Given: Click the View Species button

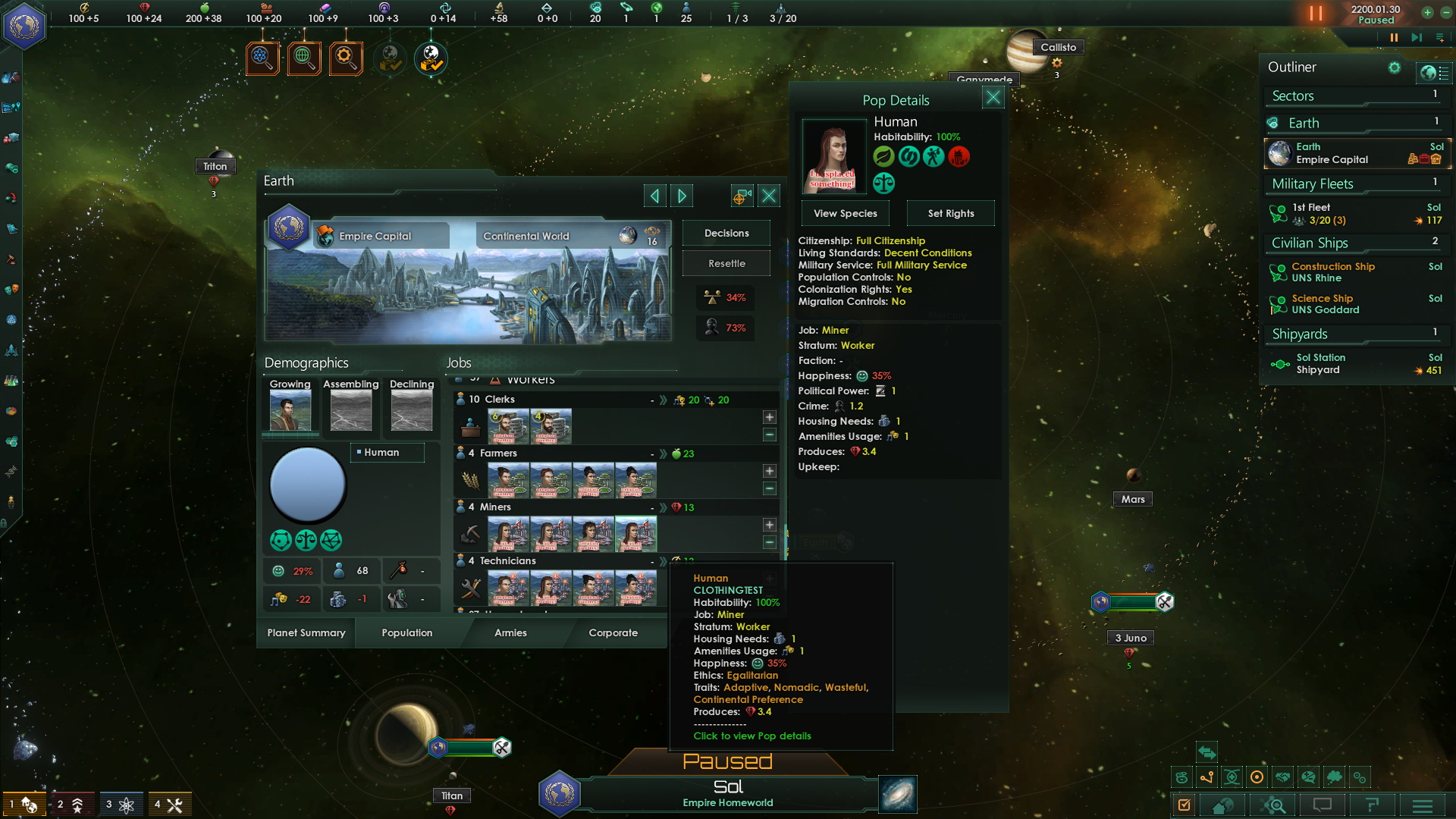Looking at the screenshot, I should point(845,213).
